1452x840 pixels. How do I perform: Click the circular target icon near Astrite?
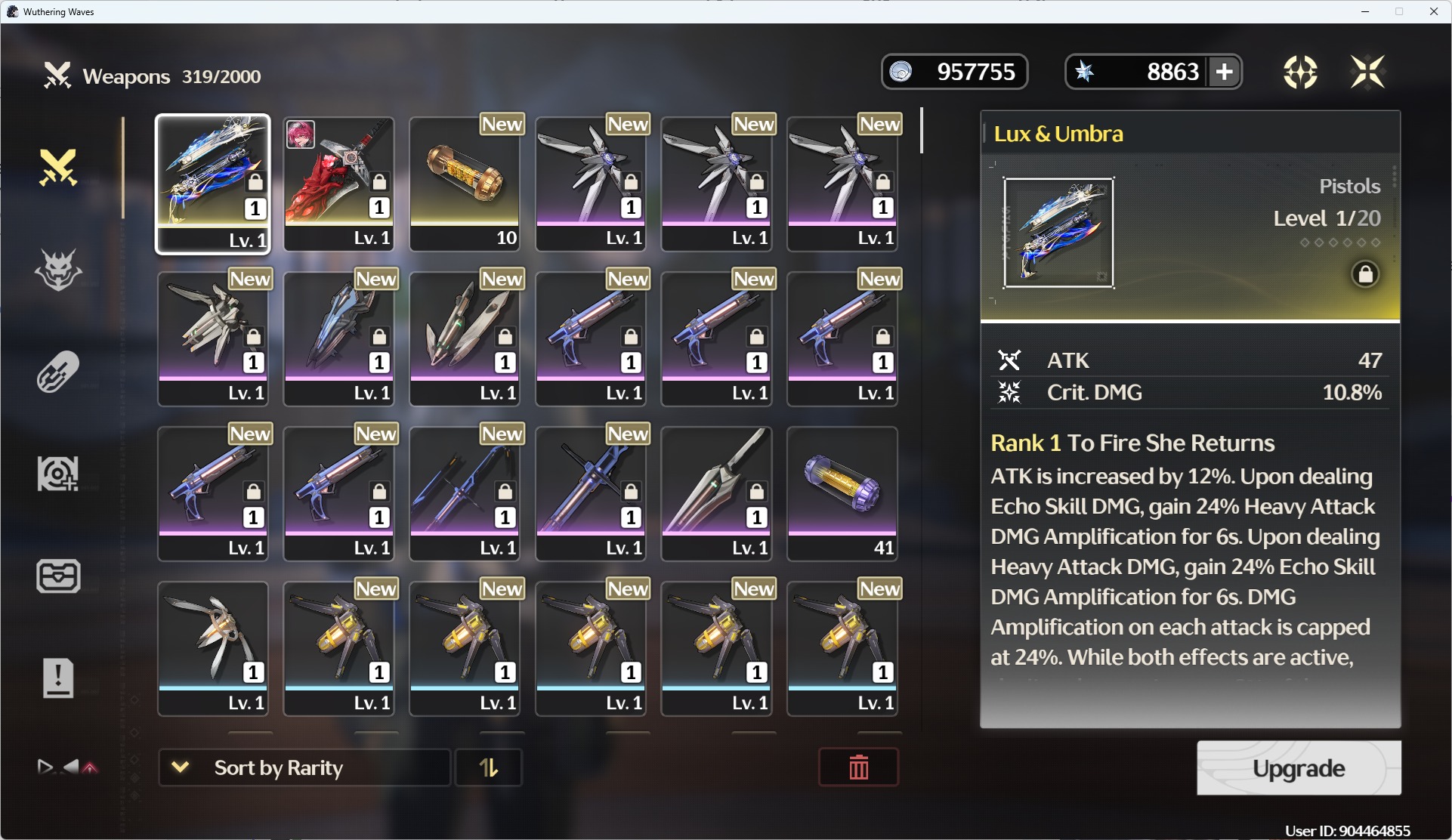tap(1300, 73)
